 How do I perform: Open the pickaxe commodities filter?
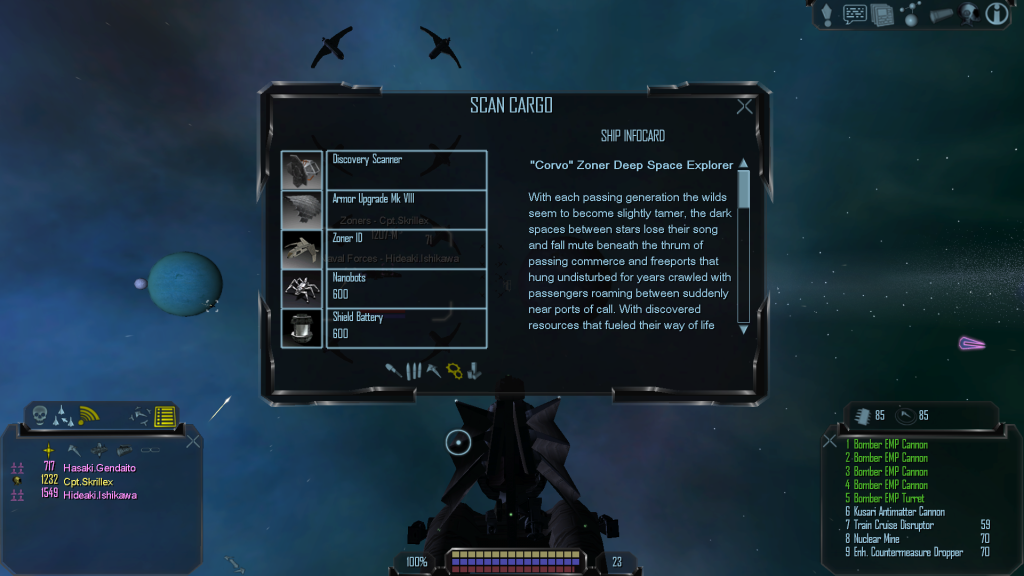(x=433, y=371)
